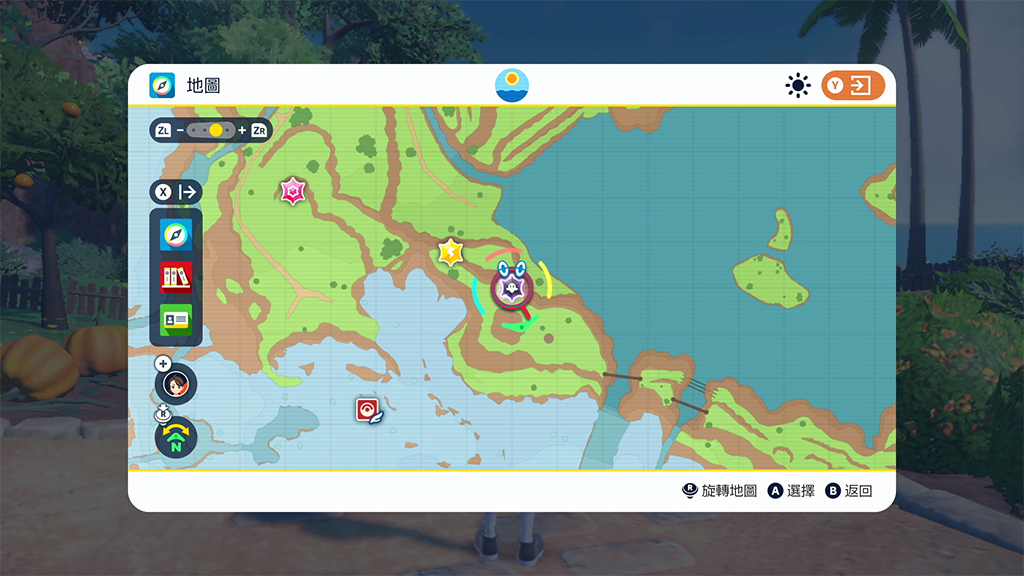Select the red Pokémon Center fly marker
This screenshot has height=576, width=1024.
point(367,410)
